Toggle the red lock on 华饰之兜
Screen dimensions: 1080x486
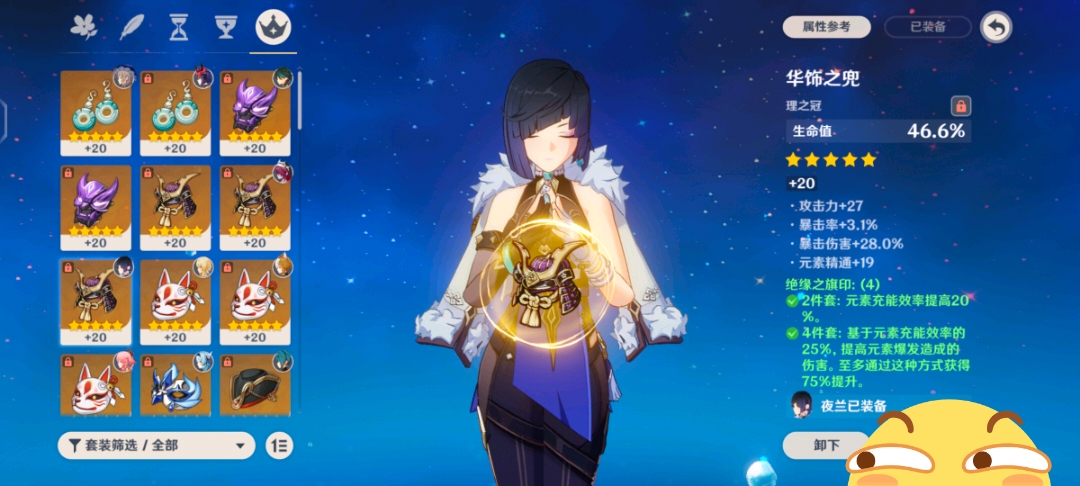960,105
